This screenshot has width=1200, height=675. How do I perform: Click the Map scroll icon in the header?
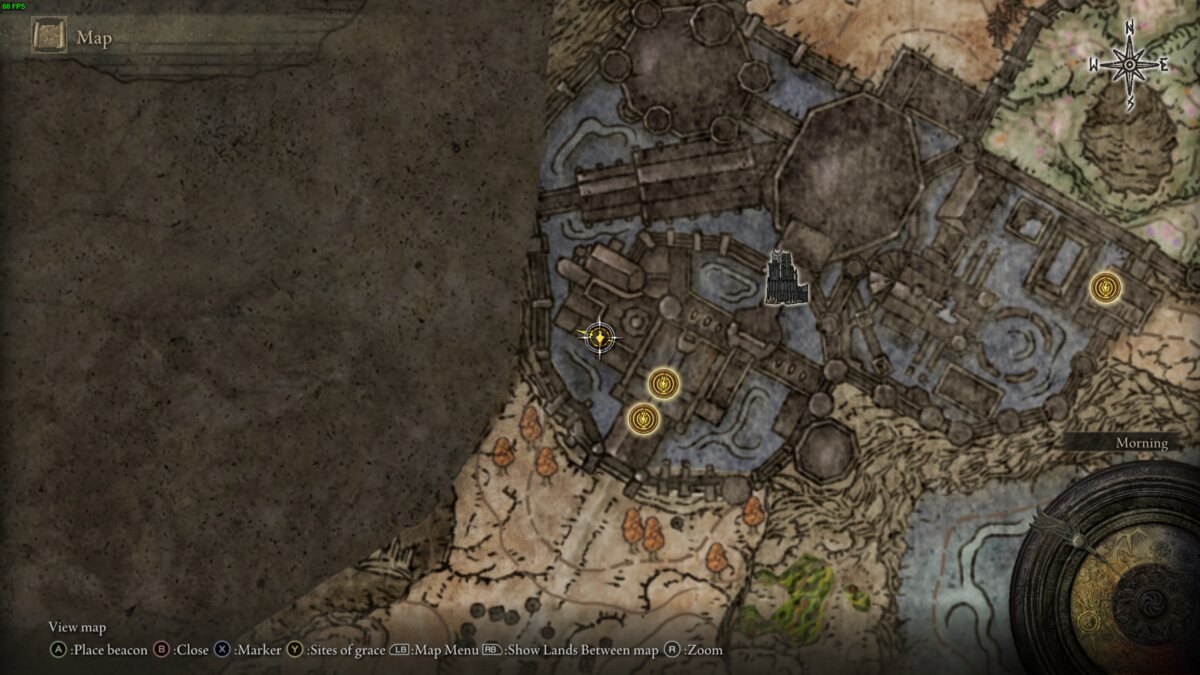tap(48, 37)
